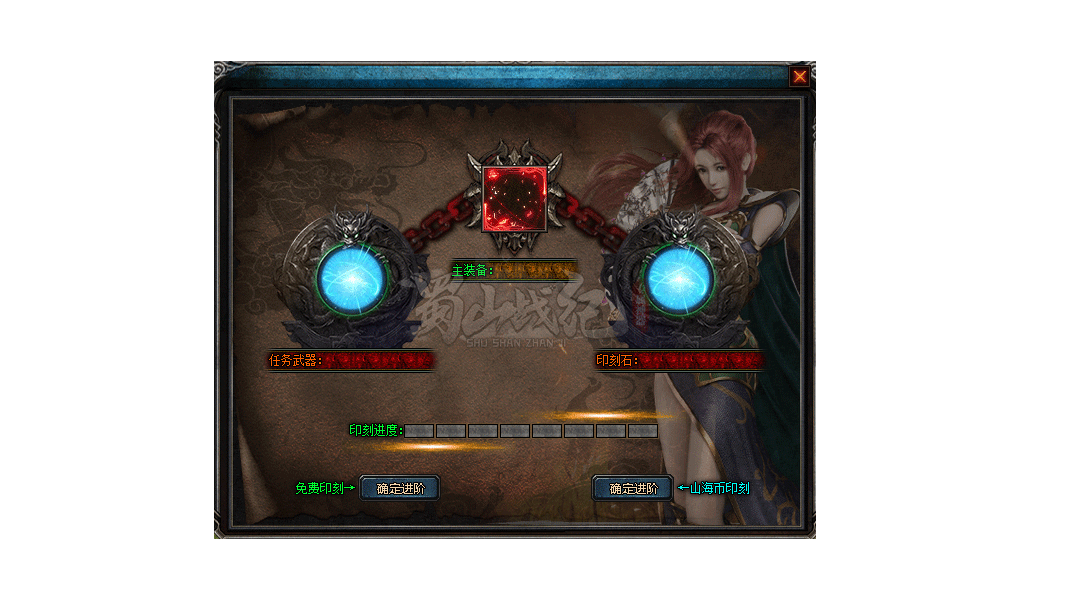Confirm advancement using free engraving (免费印刻)

pos(399,488)
